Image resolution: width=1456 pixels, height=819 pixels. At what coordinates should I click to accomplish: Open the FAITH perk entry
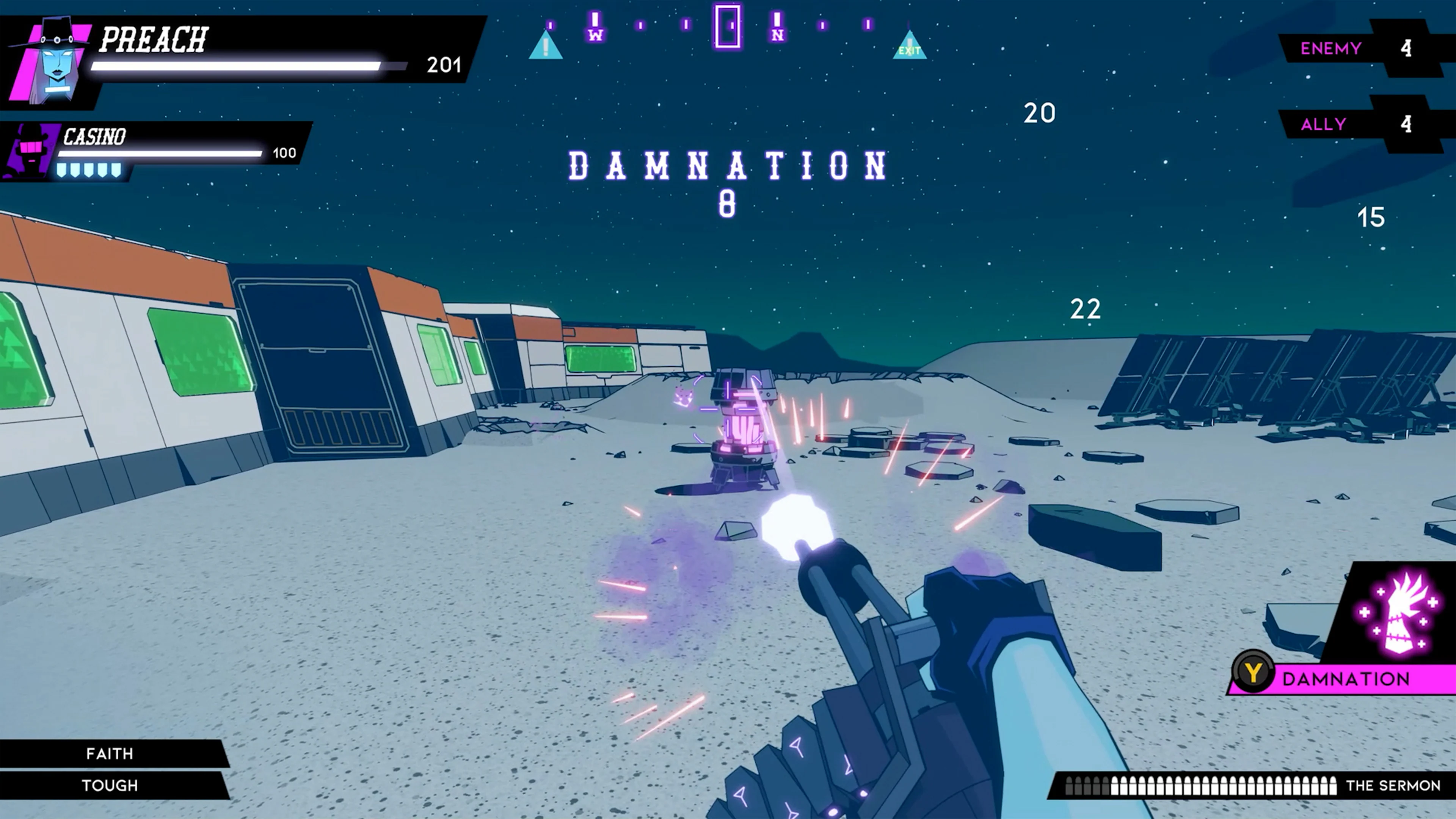click(x=109, y=753)
